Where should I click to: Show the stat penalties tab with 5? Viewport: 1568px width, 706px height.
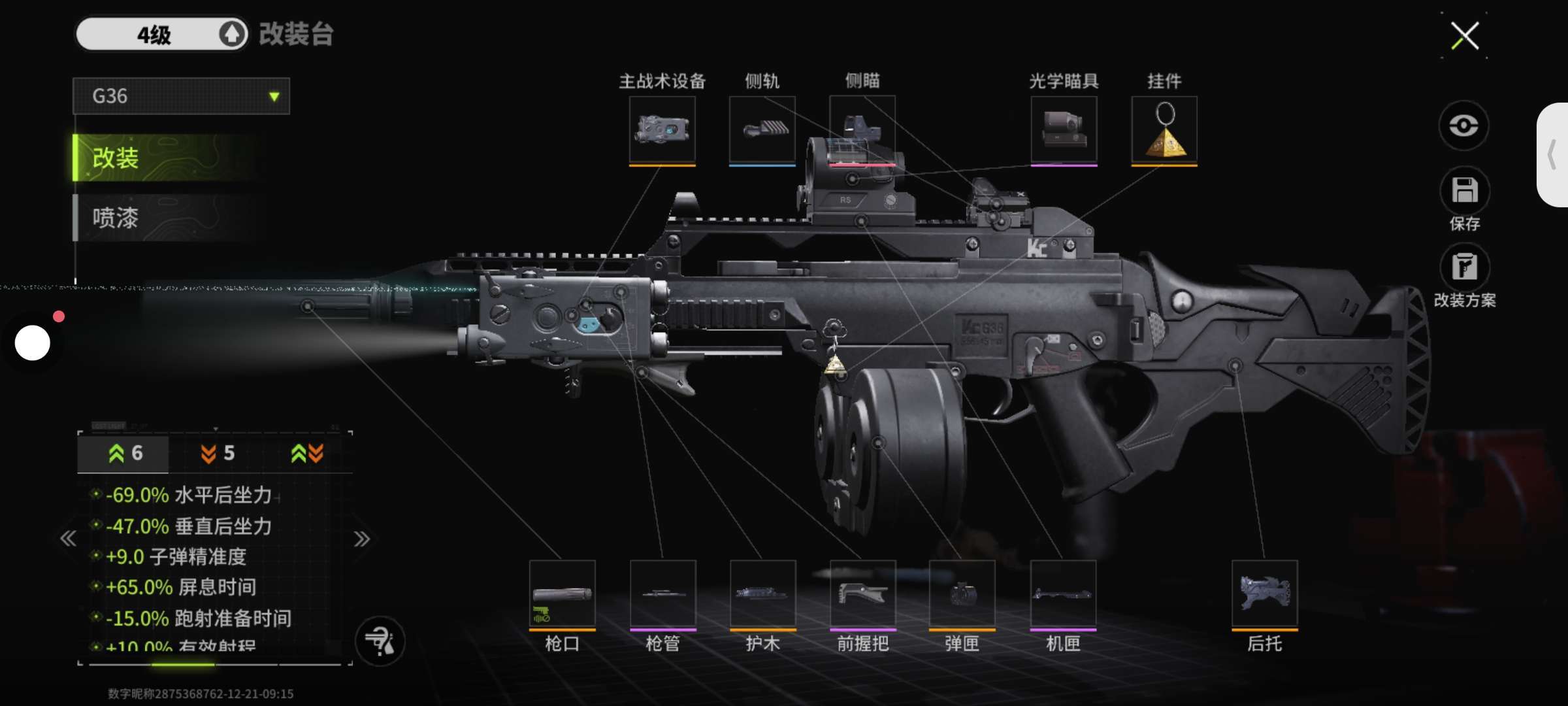[x=217, y=454]
